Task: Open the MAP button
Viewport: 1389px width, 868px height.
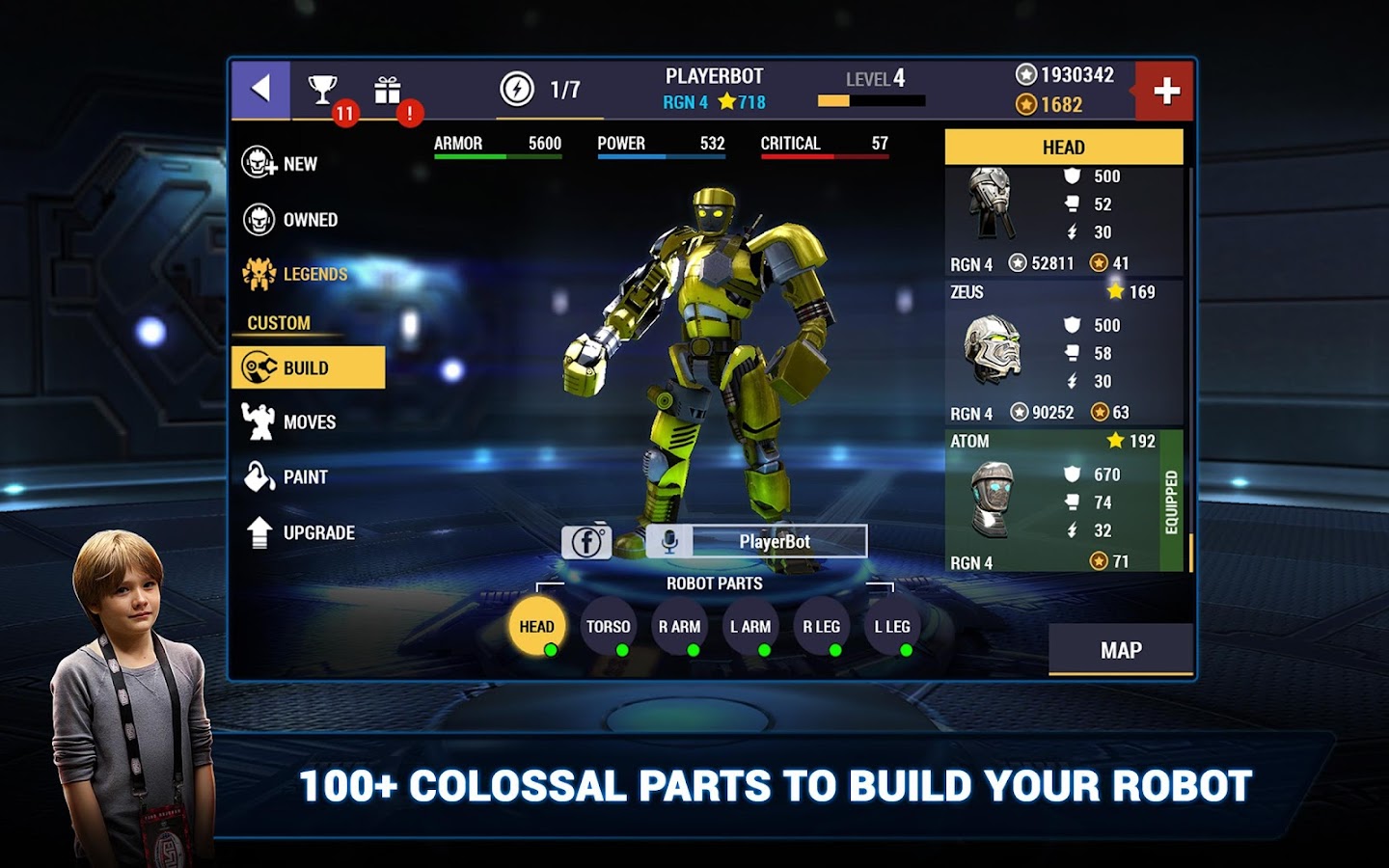Action: point(1121,650)
